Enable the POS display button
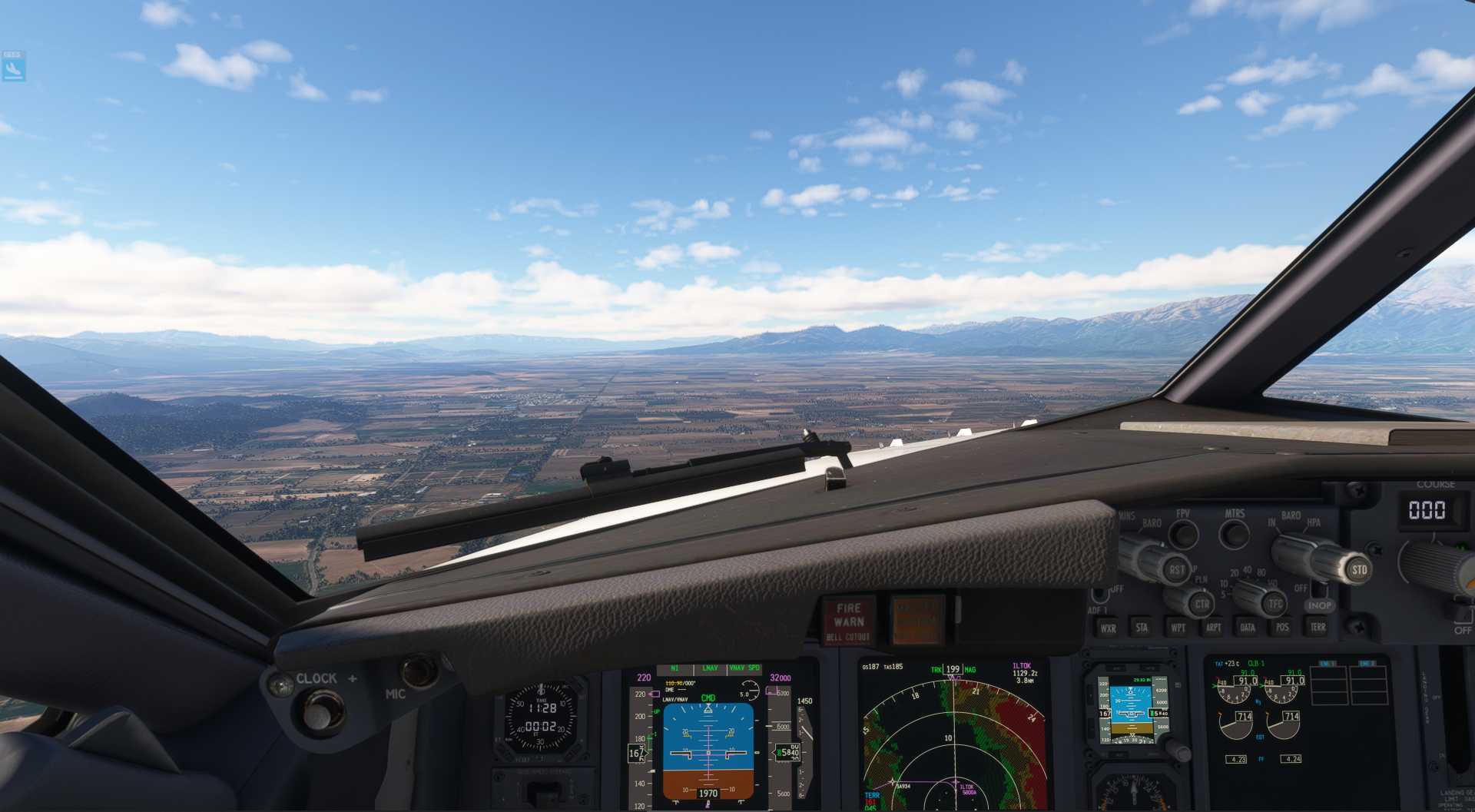1475x812 pixels. tap(1282, 628)
